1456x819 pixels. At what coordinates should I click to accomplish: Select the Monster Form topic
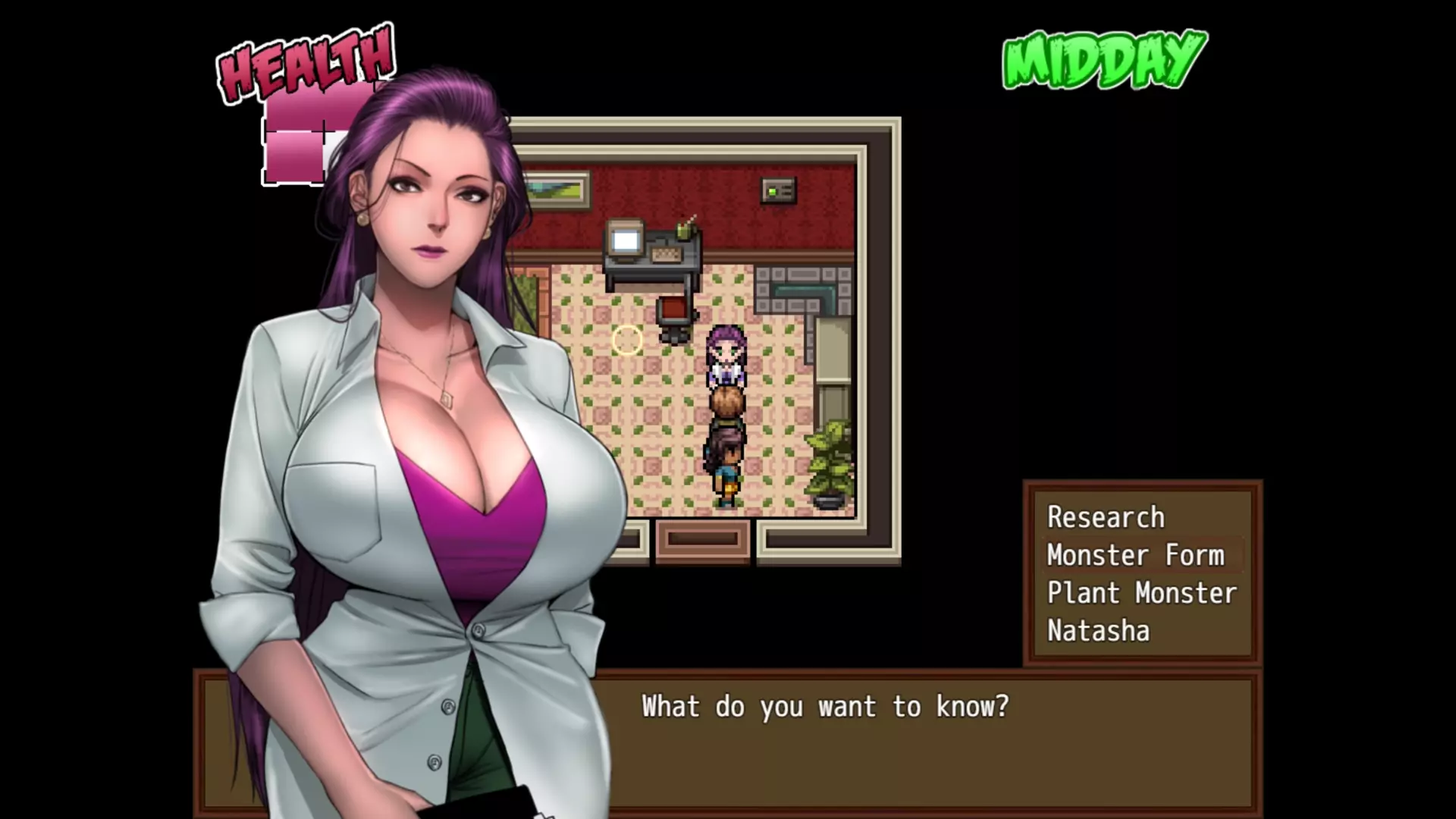click(1135, 555)
